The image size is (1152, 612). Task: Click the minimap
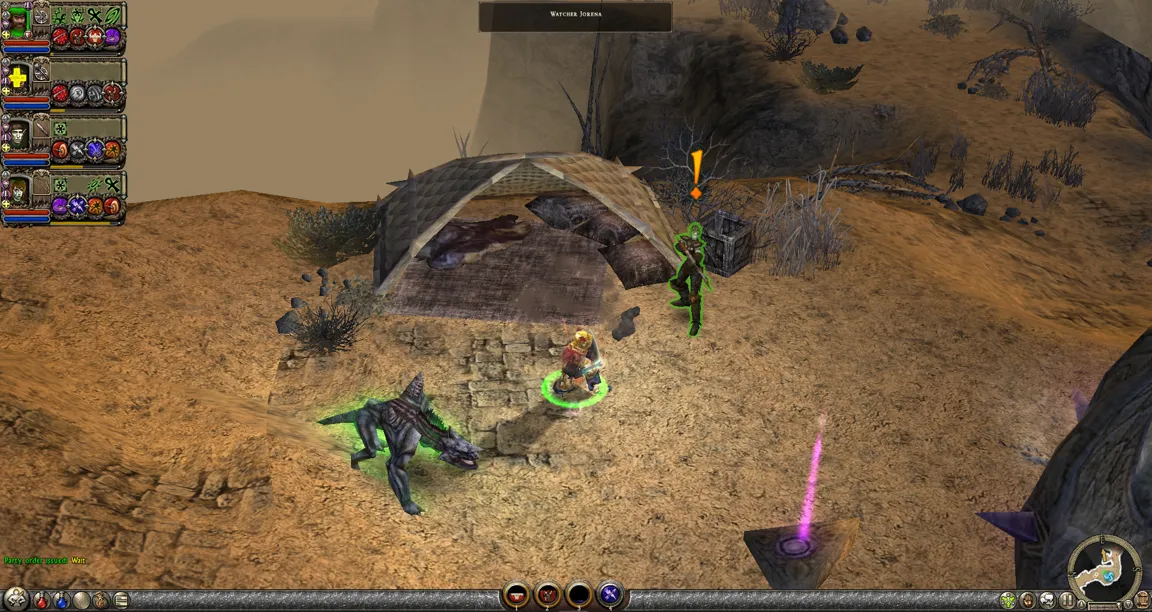(1104, 570)
